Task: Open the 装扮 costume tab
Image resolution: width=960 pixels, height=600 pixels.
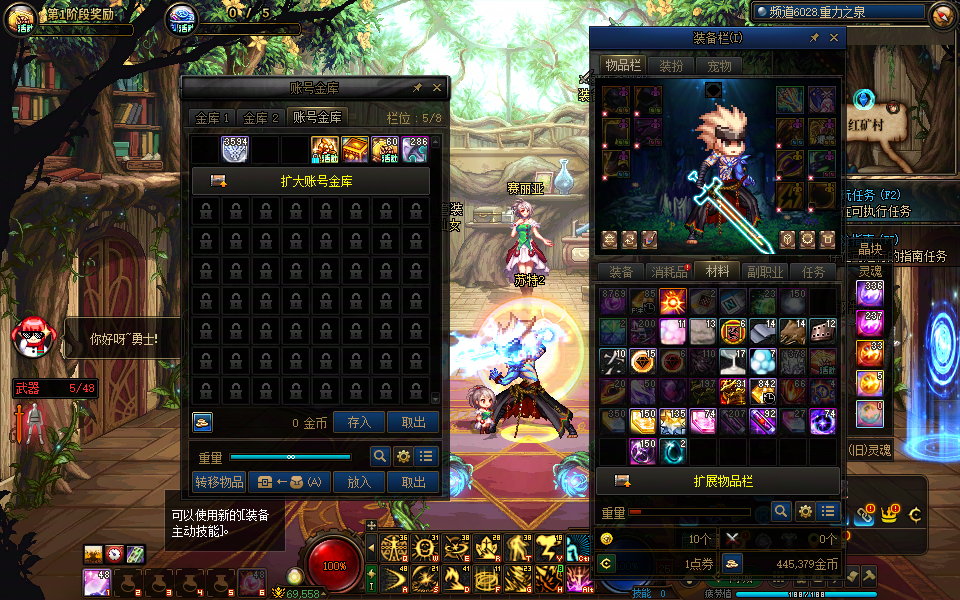Action: pos(670,66)
